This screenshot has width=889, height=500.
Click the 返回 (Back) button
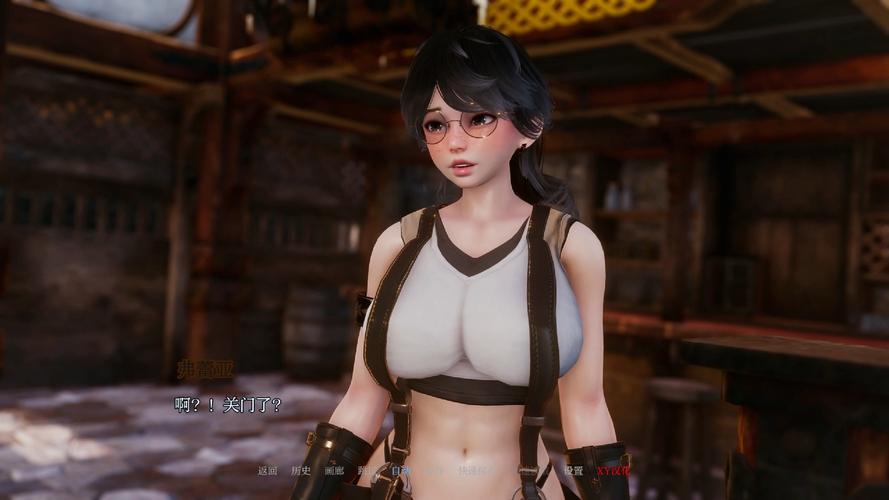pyautogui.click(x=267, y=471)
